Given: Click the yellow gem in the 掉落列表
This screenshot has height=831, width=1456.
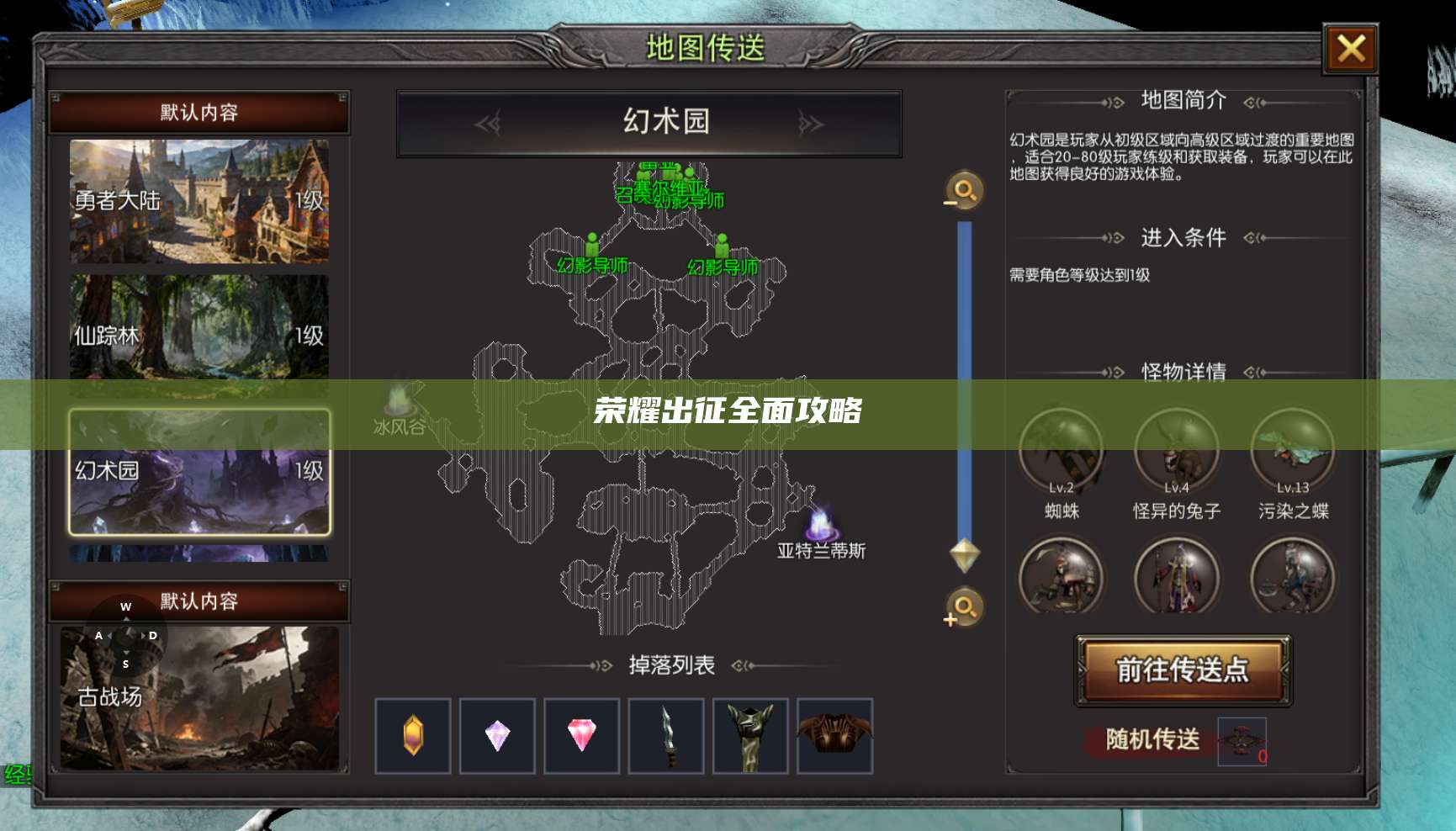Looking at the screenshot, I should click(x=412, y=735).
